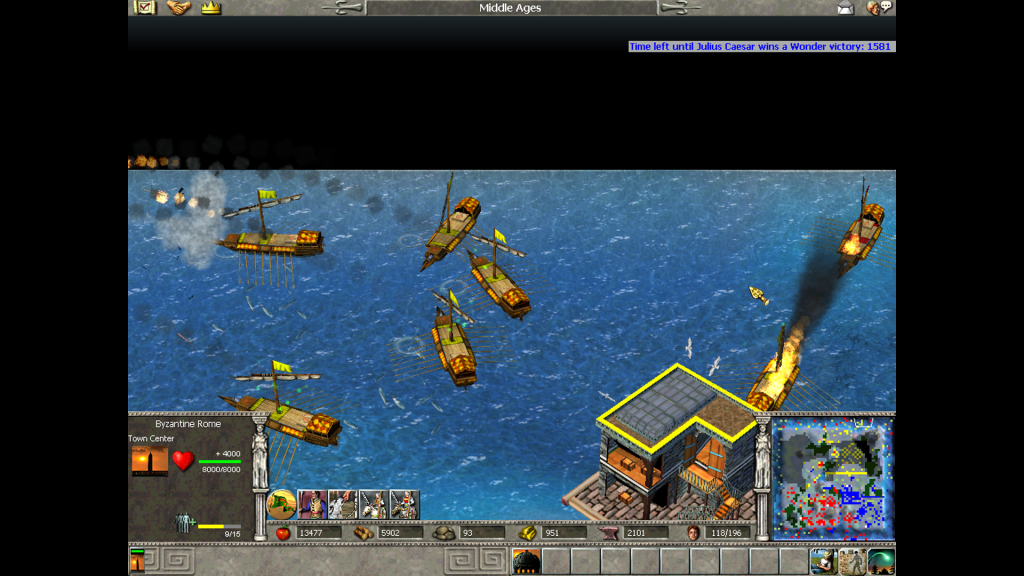Select the domed wonder building slot

(x=526, y=561)
